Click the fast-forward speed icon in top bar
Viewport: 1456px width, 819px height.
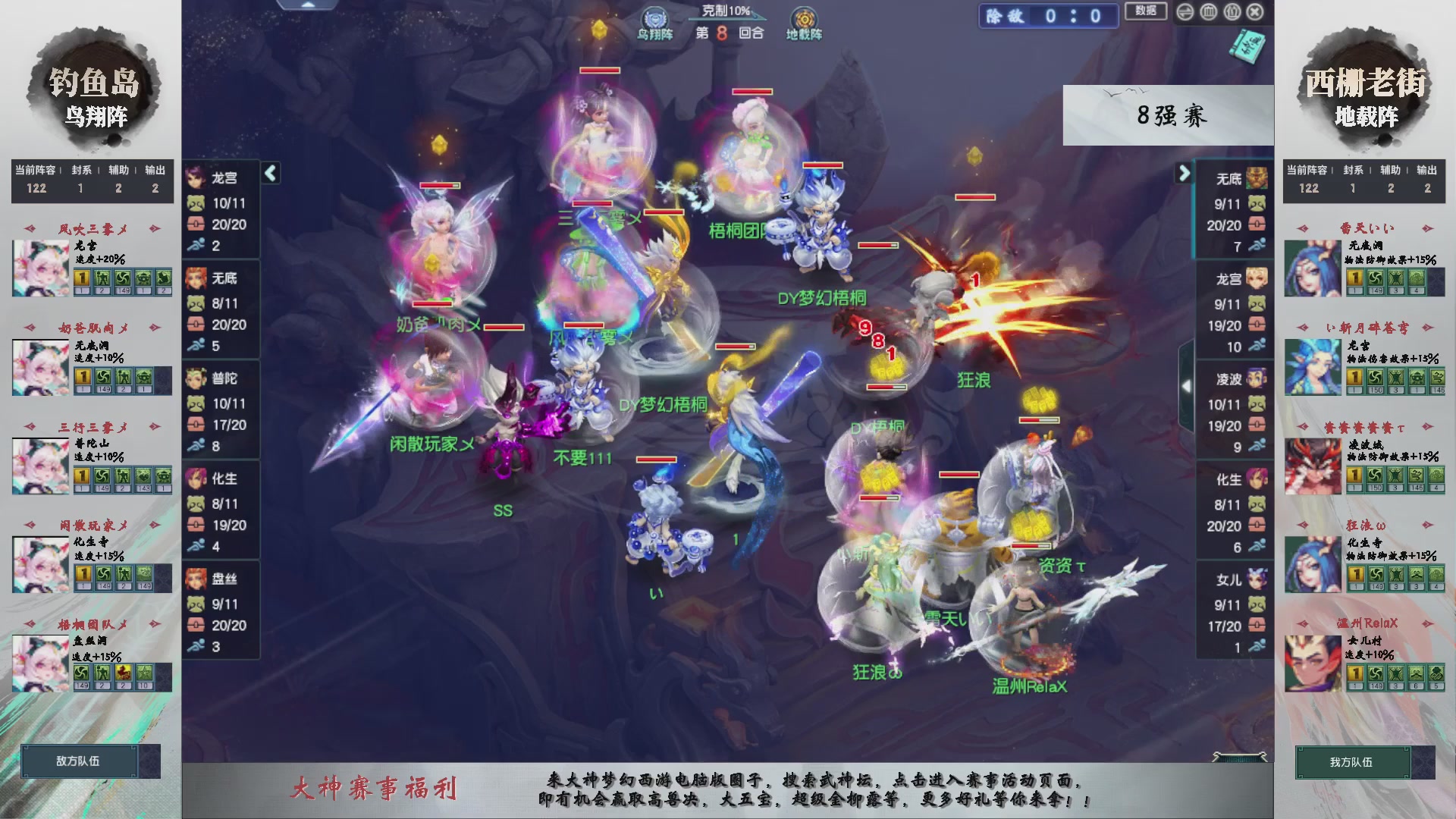tap(1185, 12)
